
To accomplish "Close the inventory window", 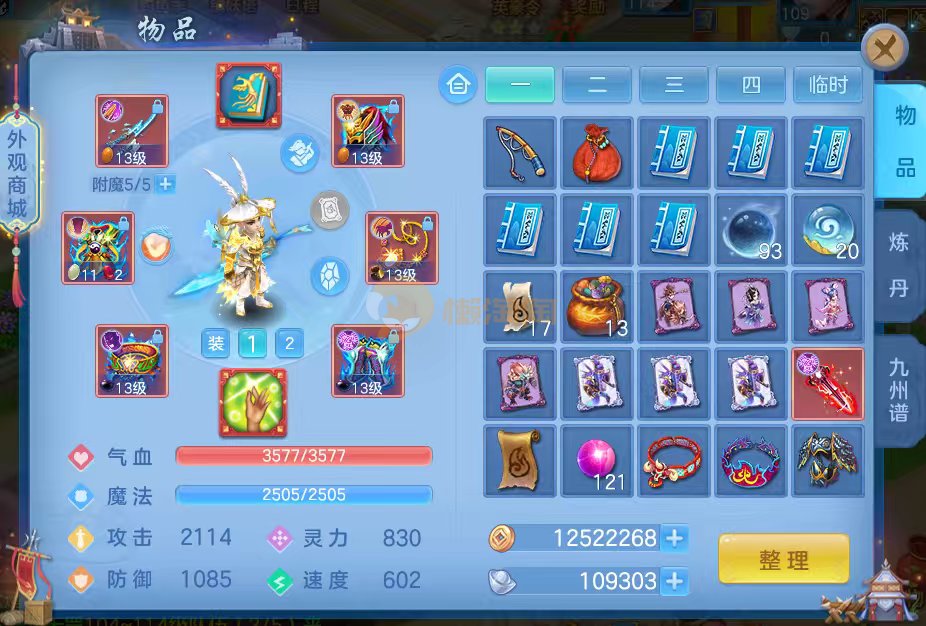I will pos(884,47).
